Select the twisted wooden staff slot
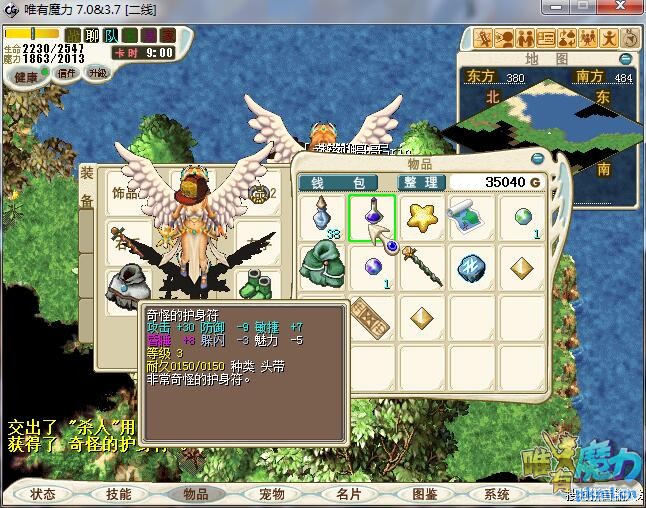Viewport: 646px width, 508px height. click(421, 268)
